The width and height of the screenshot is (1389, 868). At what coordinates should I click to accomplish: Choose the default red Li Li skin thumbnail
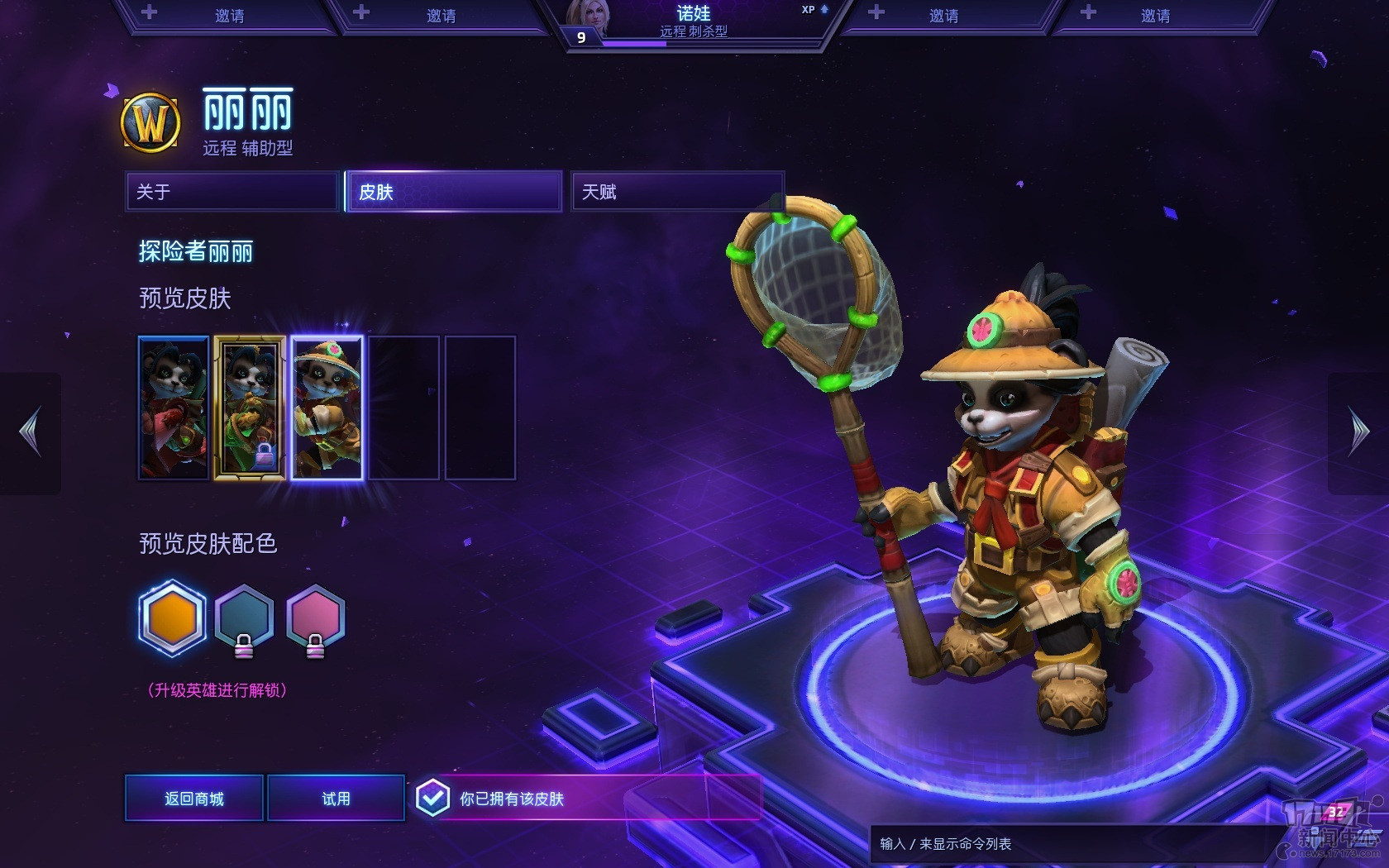point(174,408)
